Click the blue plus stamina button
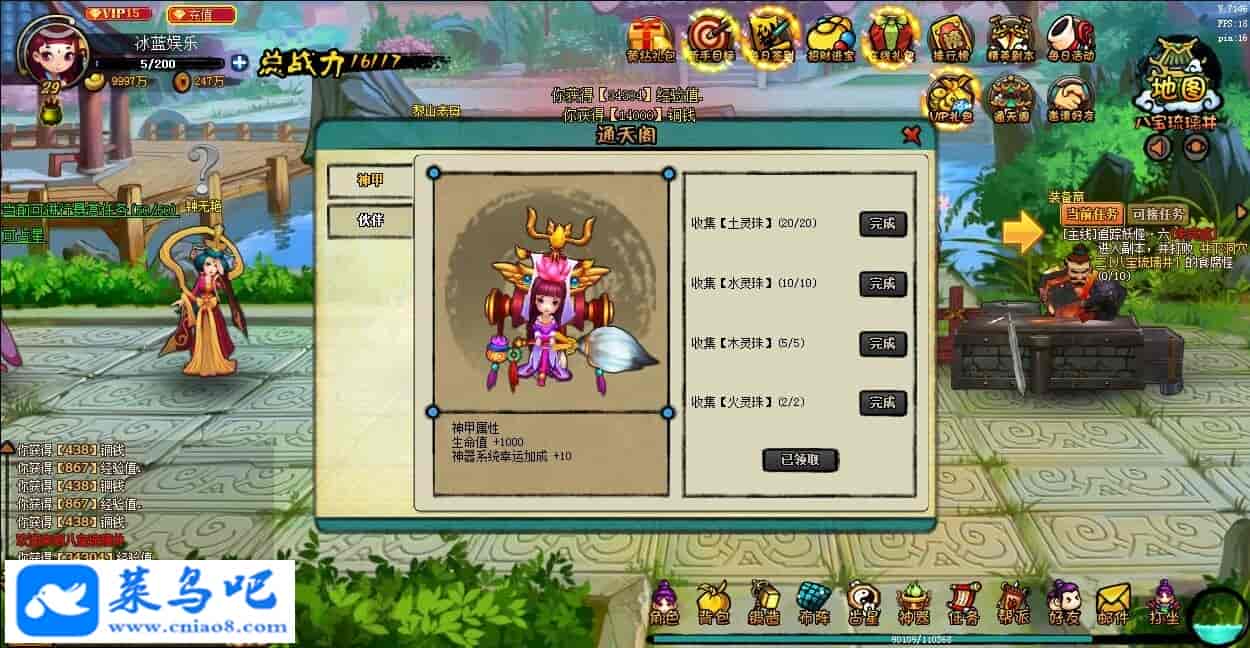Viewport: 1250px width, 648px height. coord(239,62)
